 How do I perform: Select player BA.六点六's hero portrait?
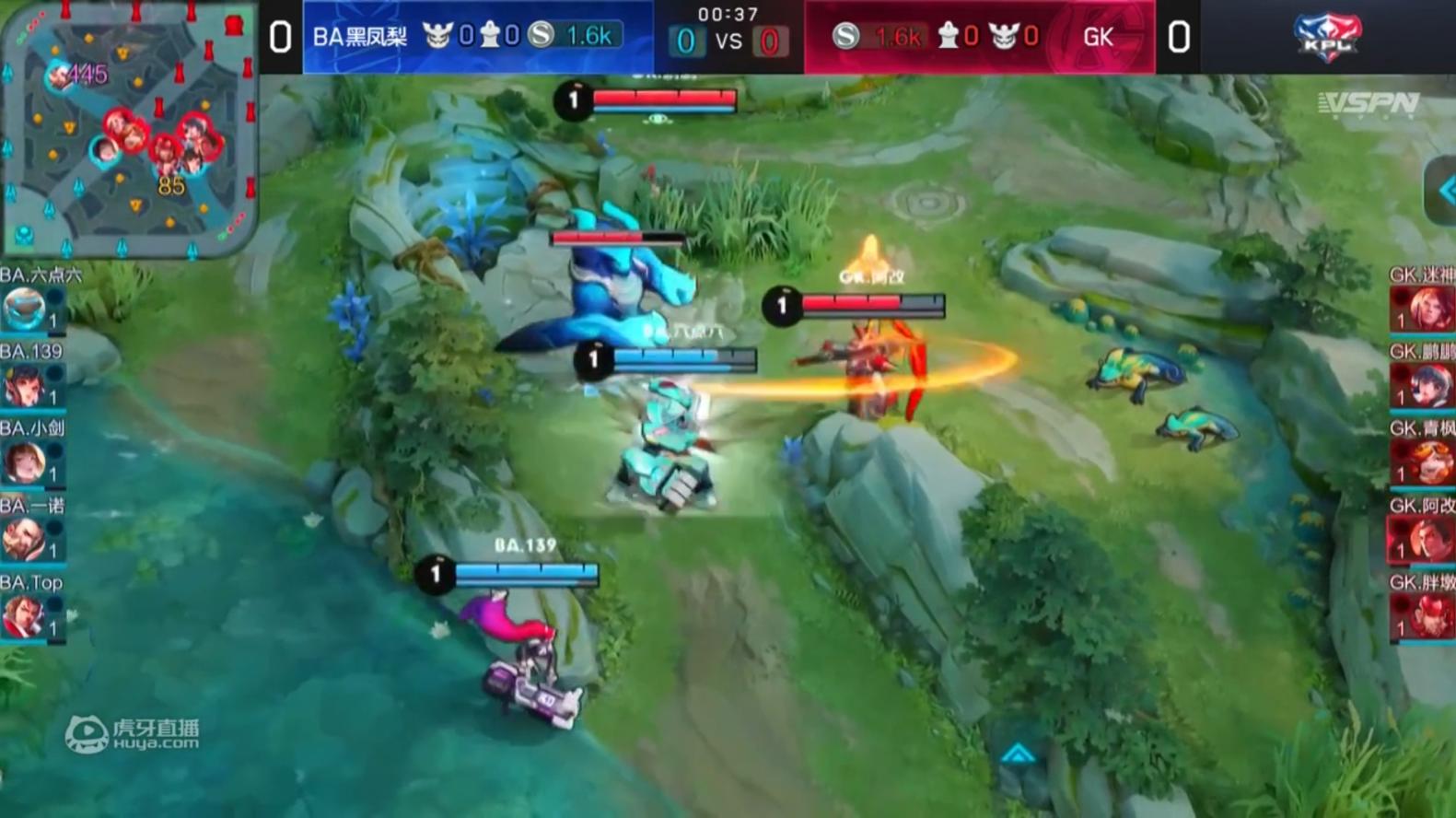[26, 309]
